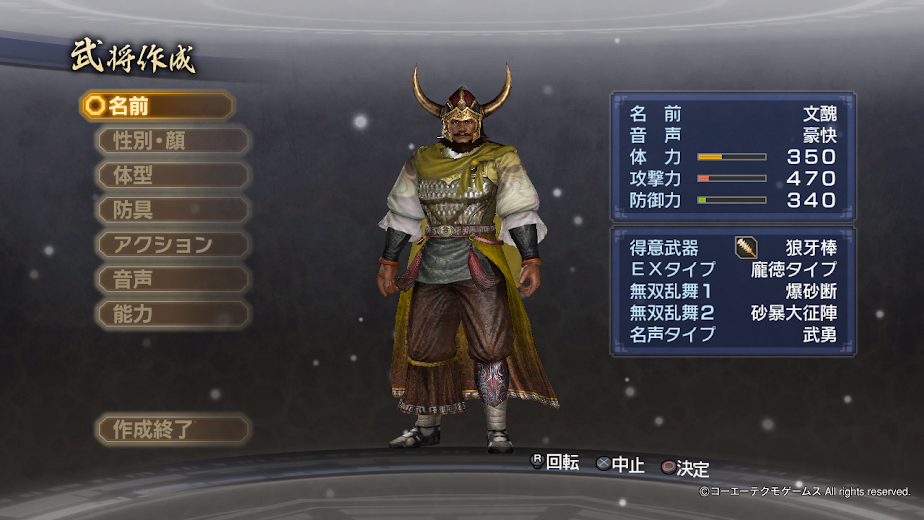The image size is (924, 520).
Task: Open the 防具 (Armor) menu
Action: (x=171, y=210)
